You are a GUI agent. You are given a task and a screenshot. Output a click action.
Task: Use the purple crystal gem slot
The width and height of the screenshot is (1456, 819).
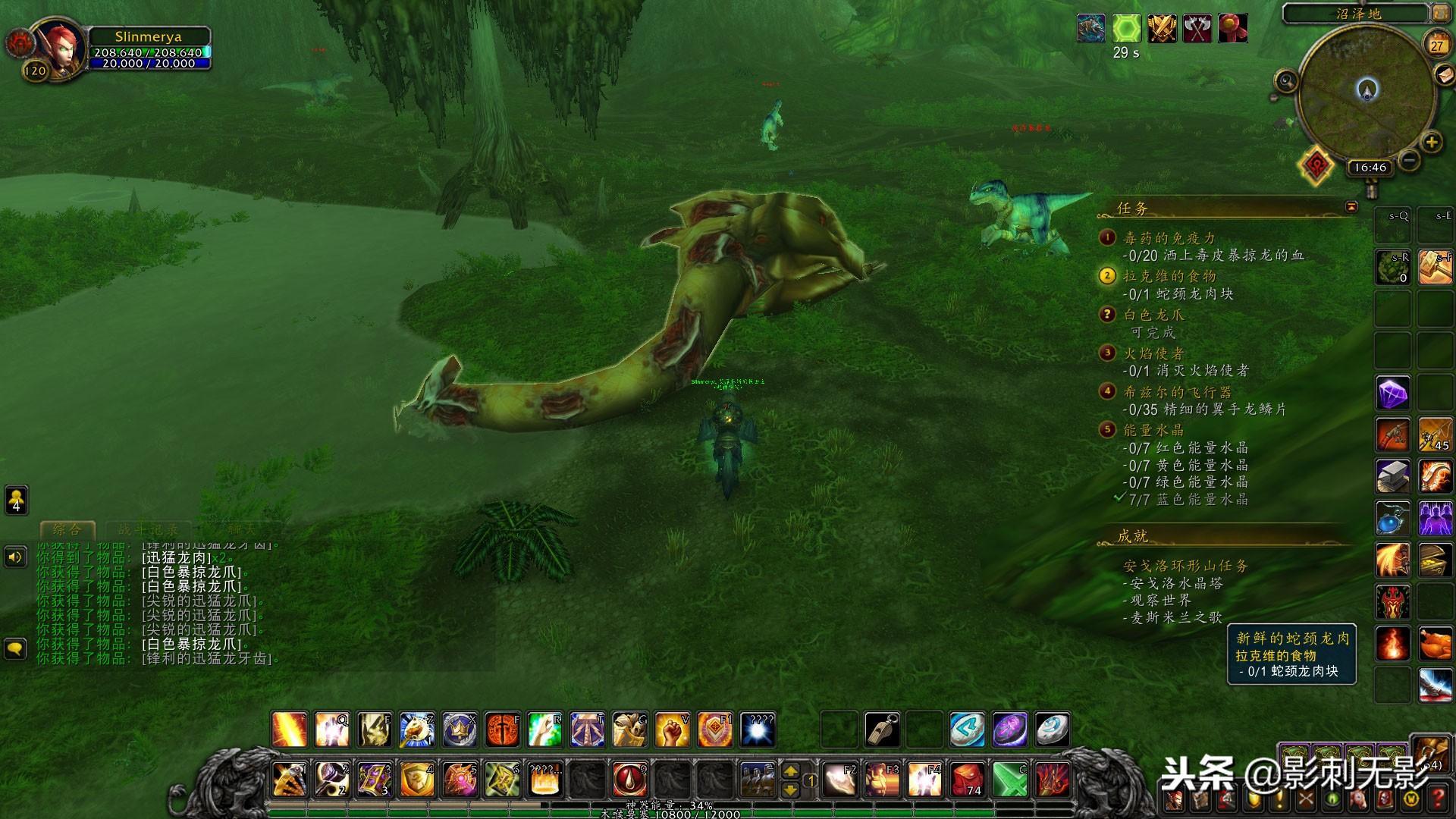coord(1393,394)
